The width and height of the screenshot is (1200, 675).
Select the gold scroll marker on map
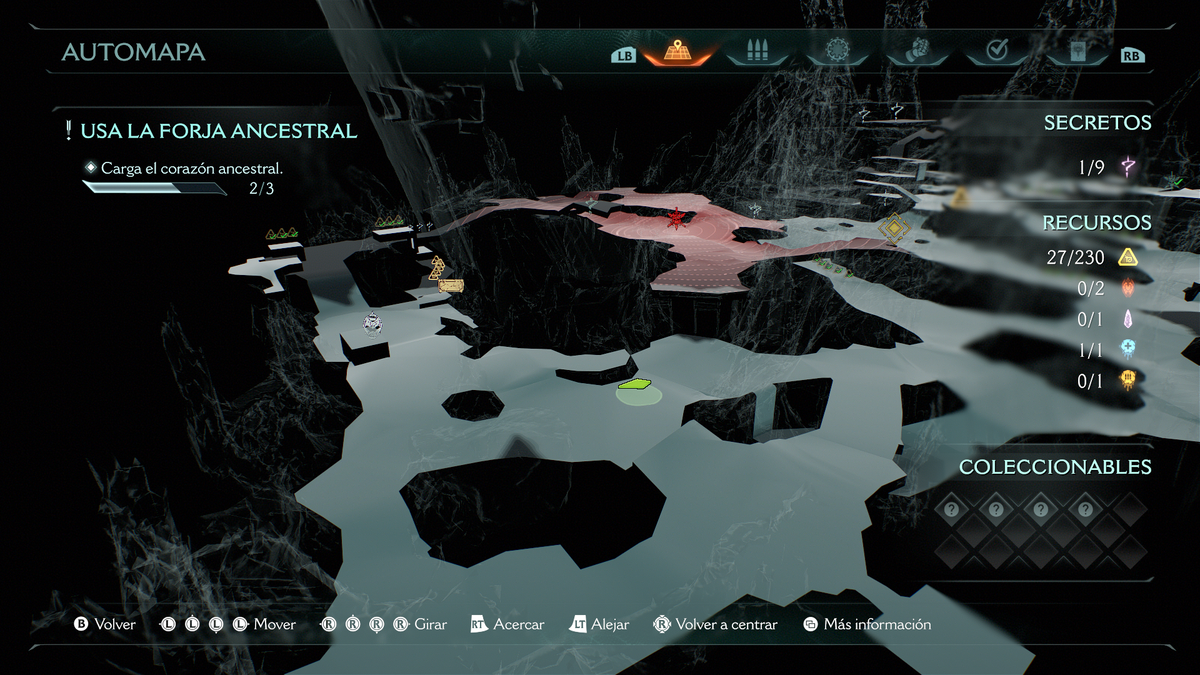(451, 286)
